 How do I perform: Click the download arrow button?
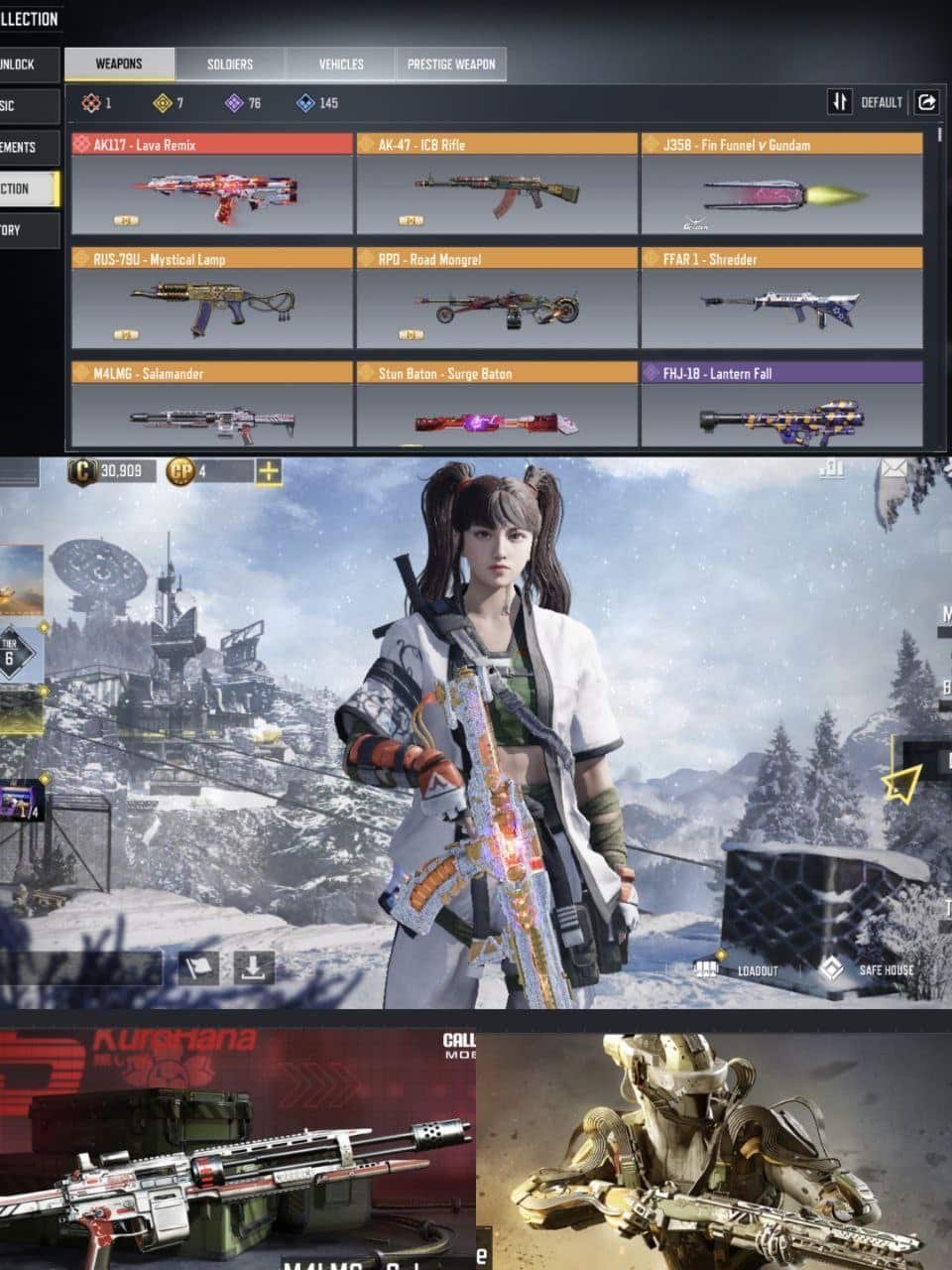click(254, 967)
